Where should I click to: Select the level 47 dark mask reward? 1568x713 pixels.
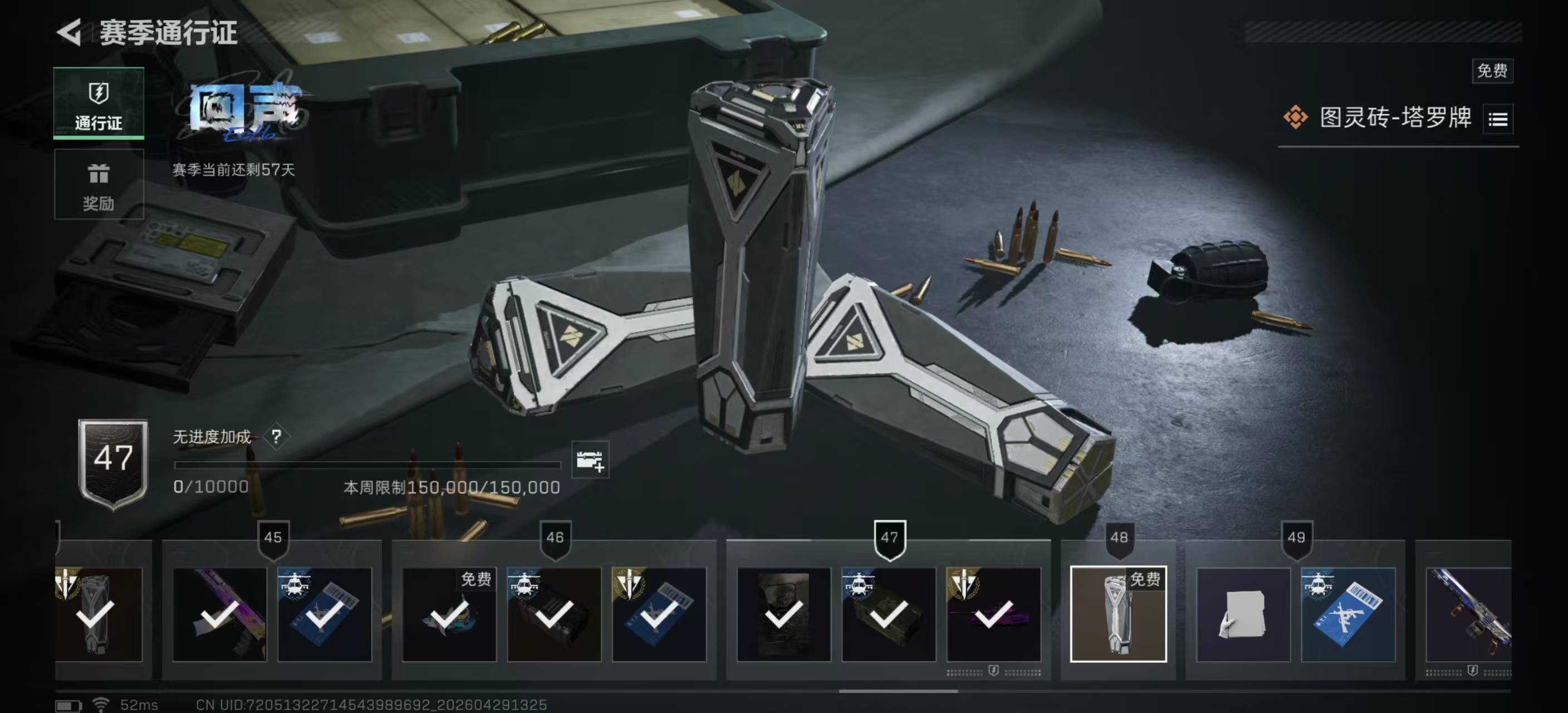[x=783, y=614]
